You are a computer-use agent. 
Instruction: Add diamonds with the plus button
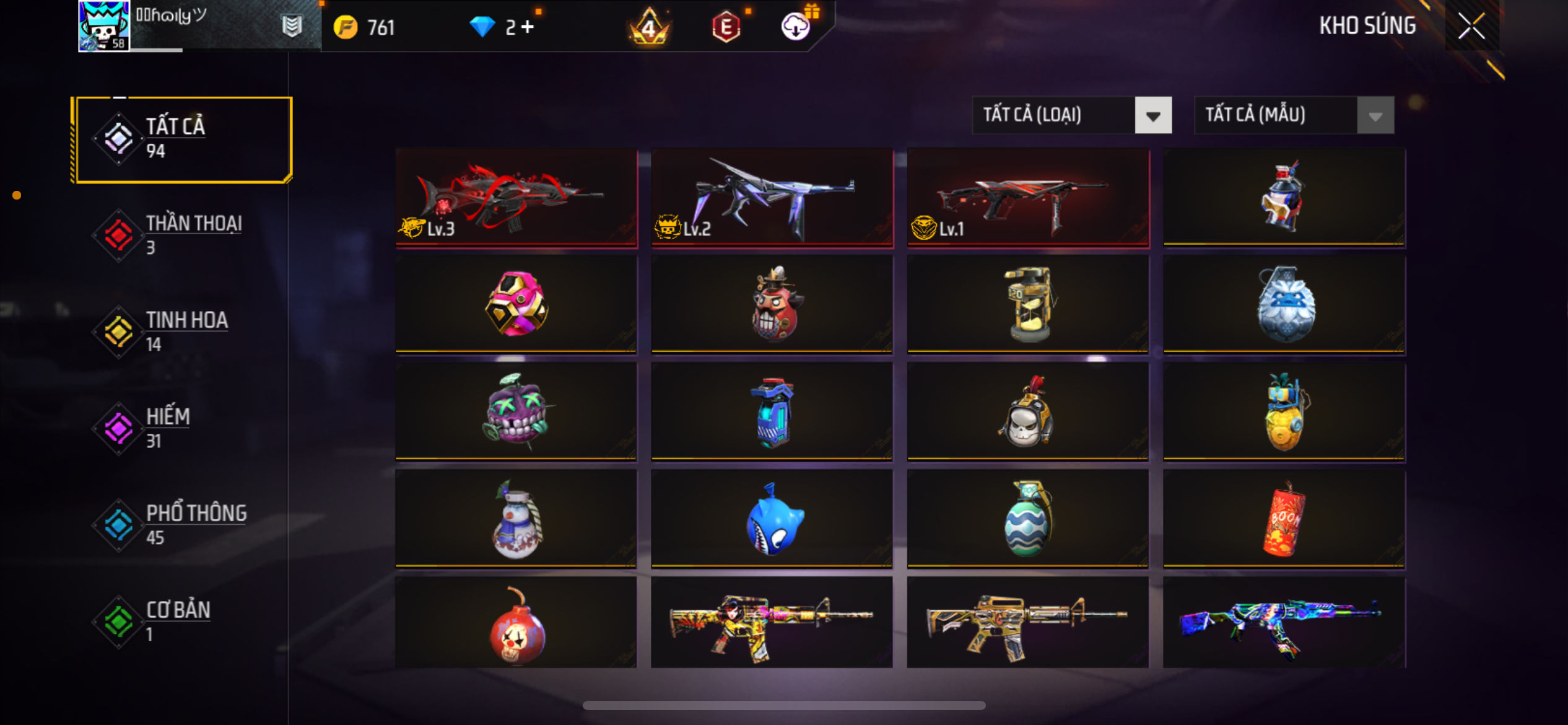(x=527, y=27)
